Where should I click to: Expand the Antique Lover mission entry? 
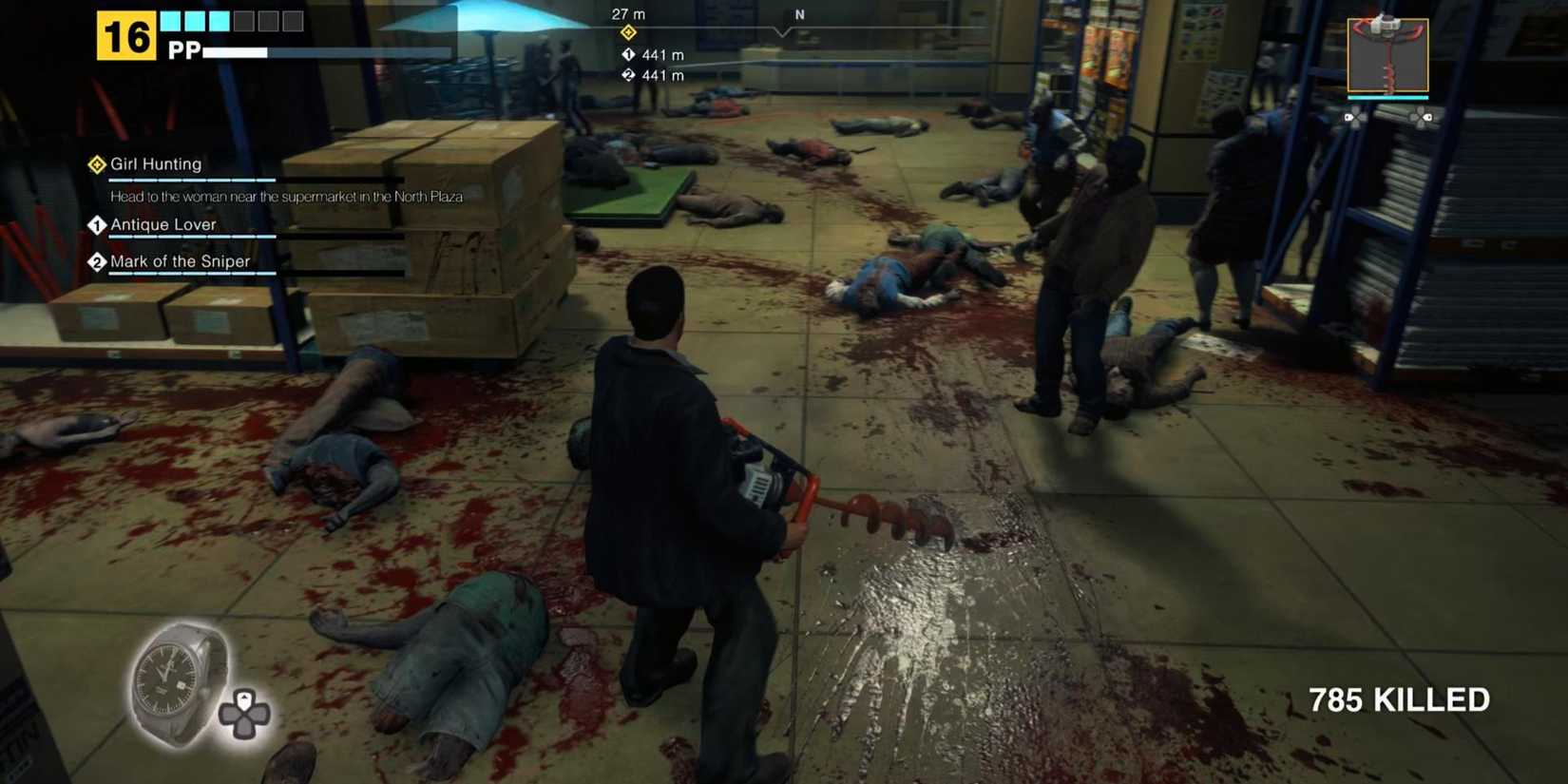[163, 225]
